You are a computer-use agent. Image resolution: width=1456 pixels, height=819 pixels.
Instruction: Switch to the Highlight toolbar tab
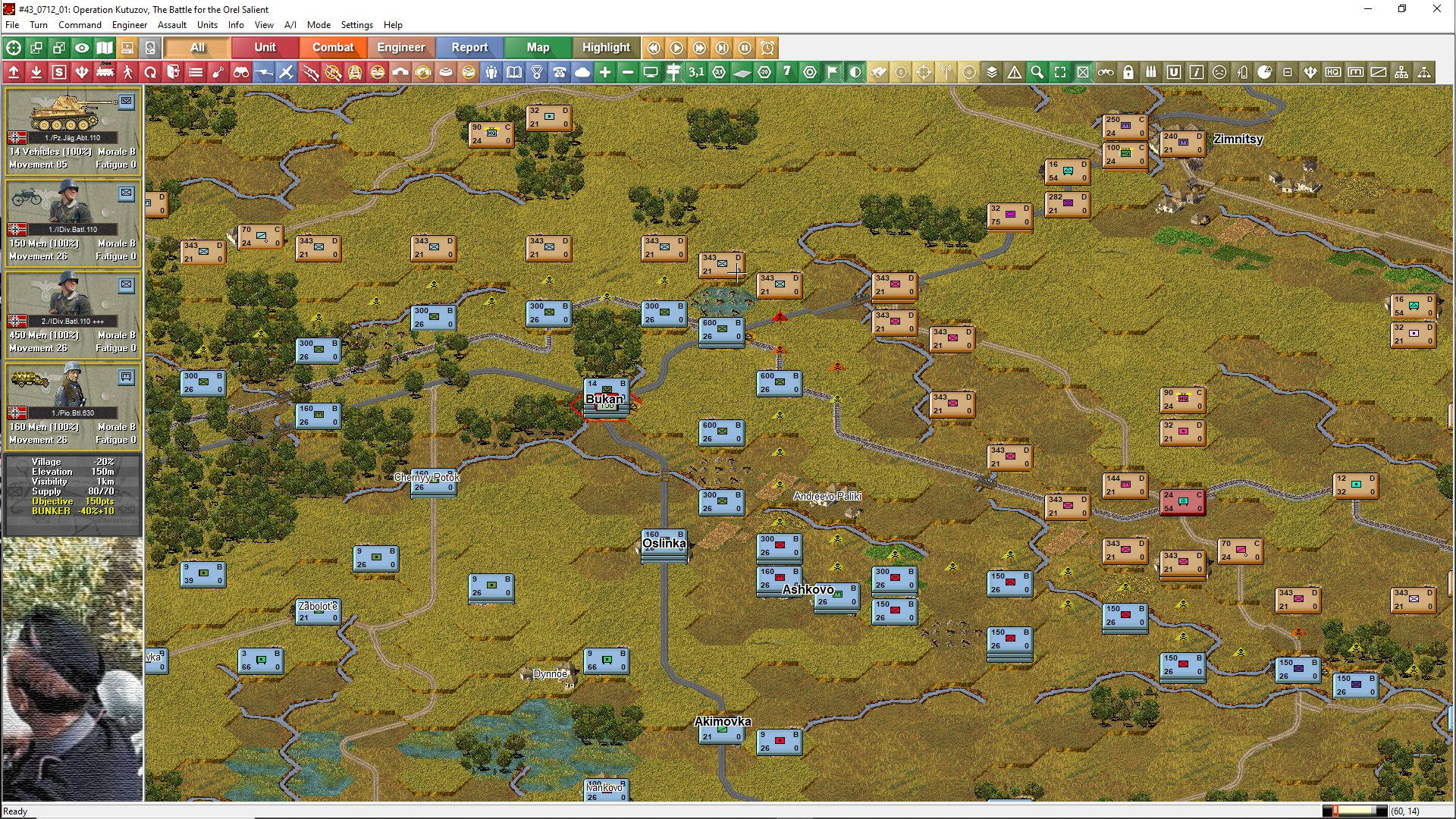605,47
